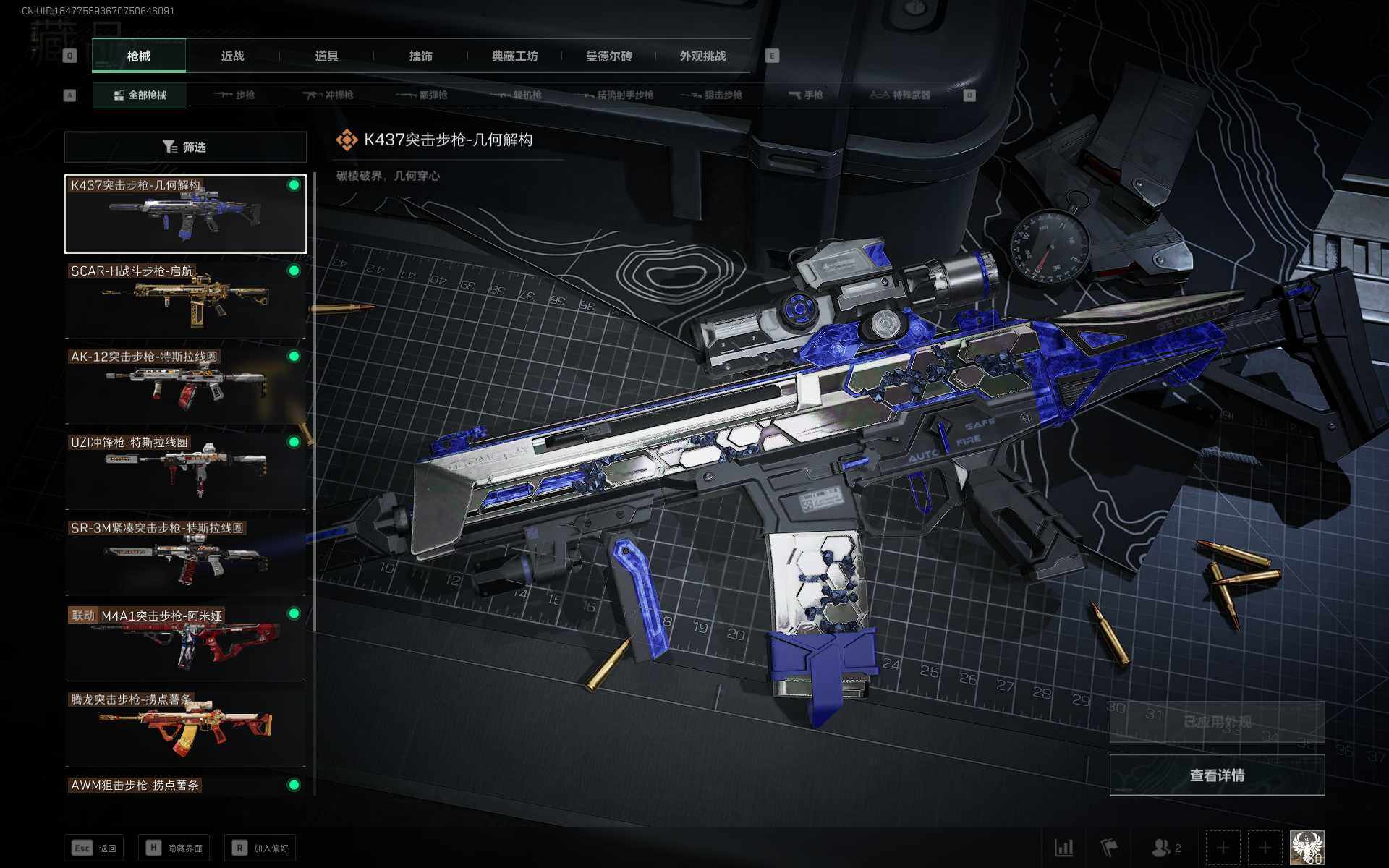Viewport: 1389px width, 868px height.
Task: Go to the 典藏工坊 tab
Action: click(514, 56)
